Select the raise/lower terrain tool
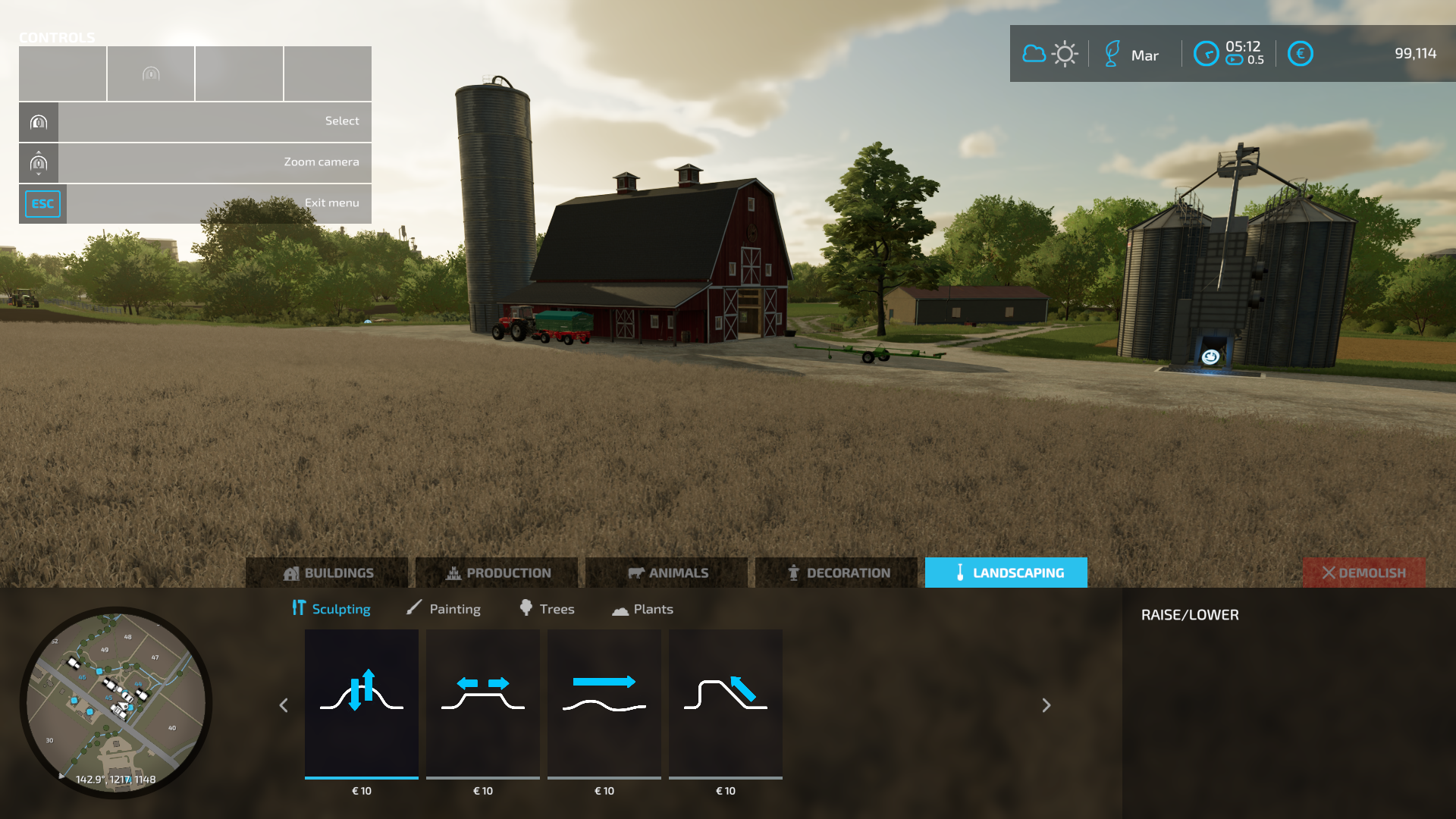The width and height of the screenshot is (1456, 819). pos(362,703)
